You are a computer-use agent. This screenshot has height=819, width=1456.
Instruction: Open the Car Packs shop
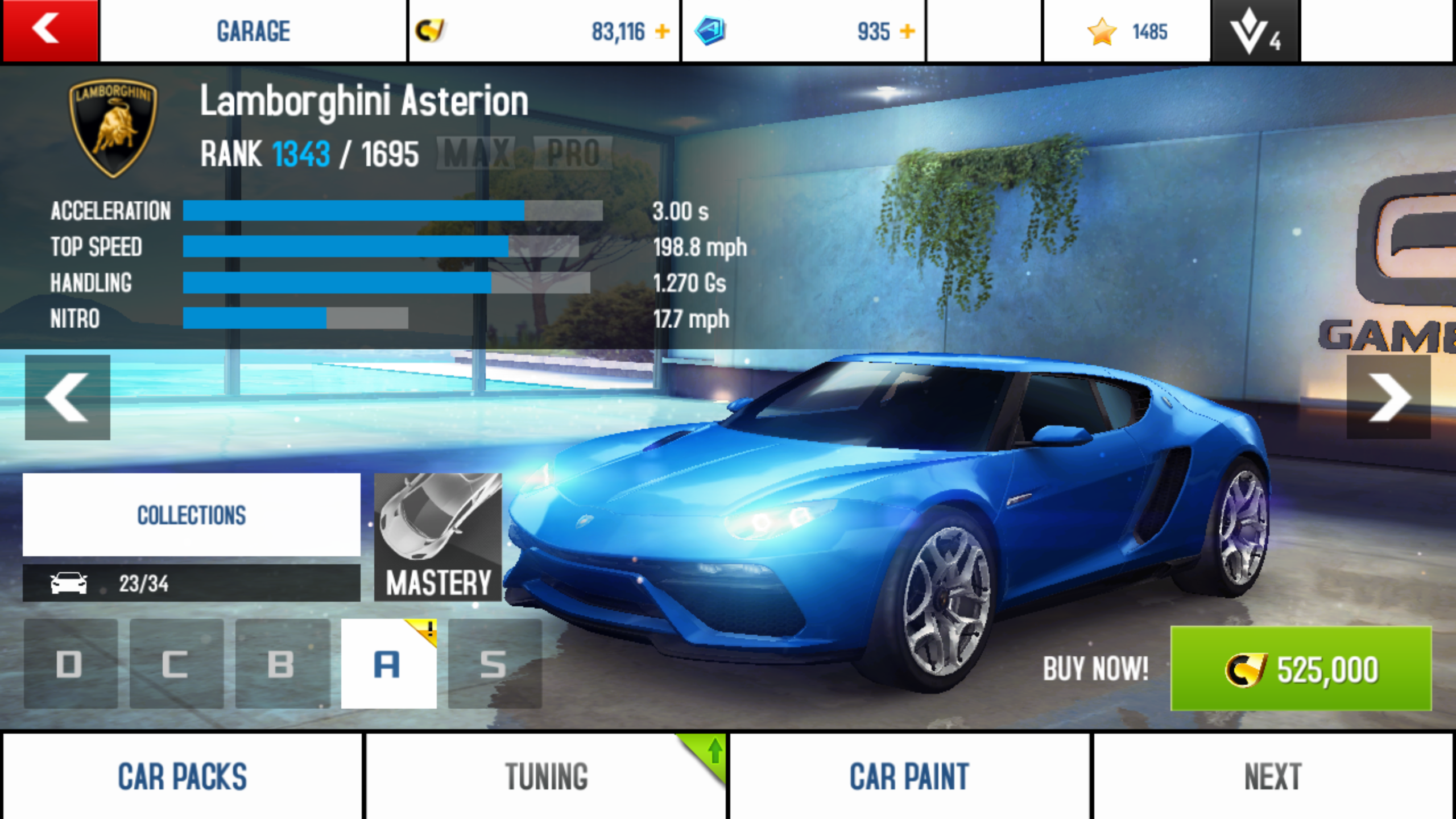[182, 776]
